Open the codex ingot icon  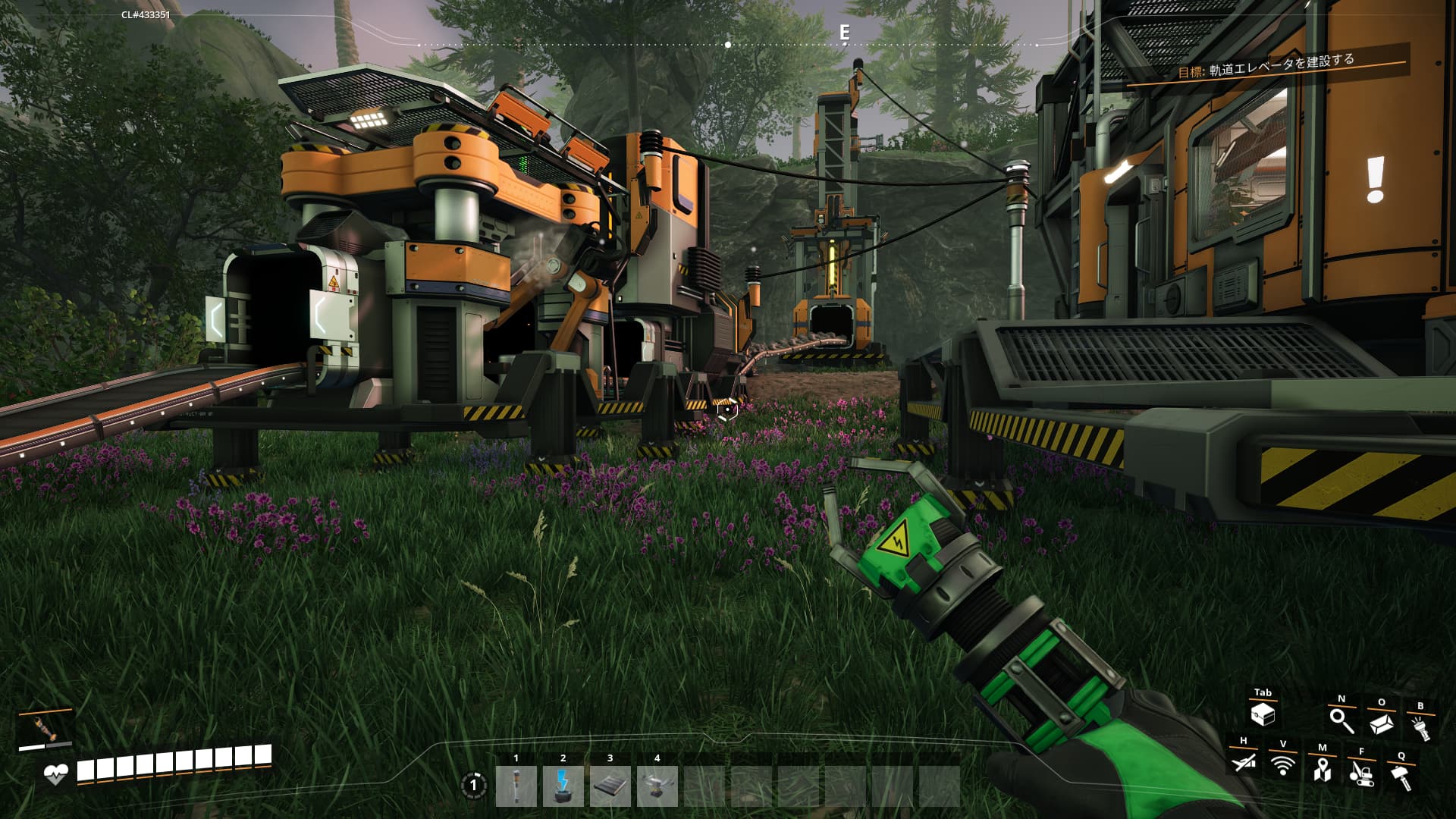[1381, 723]
